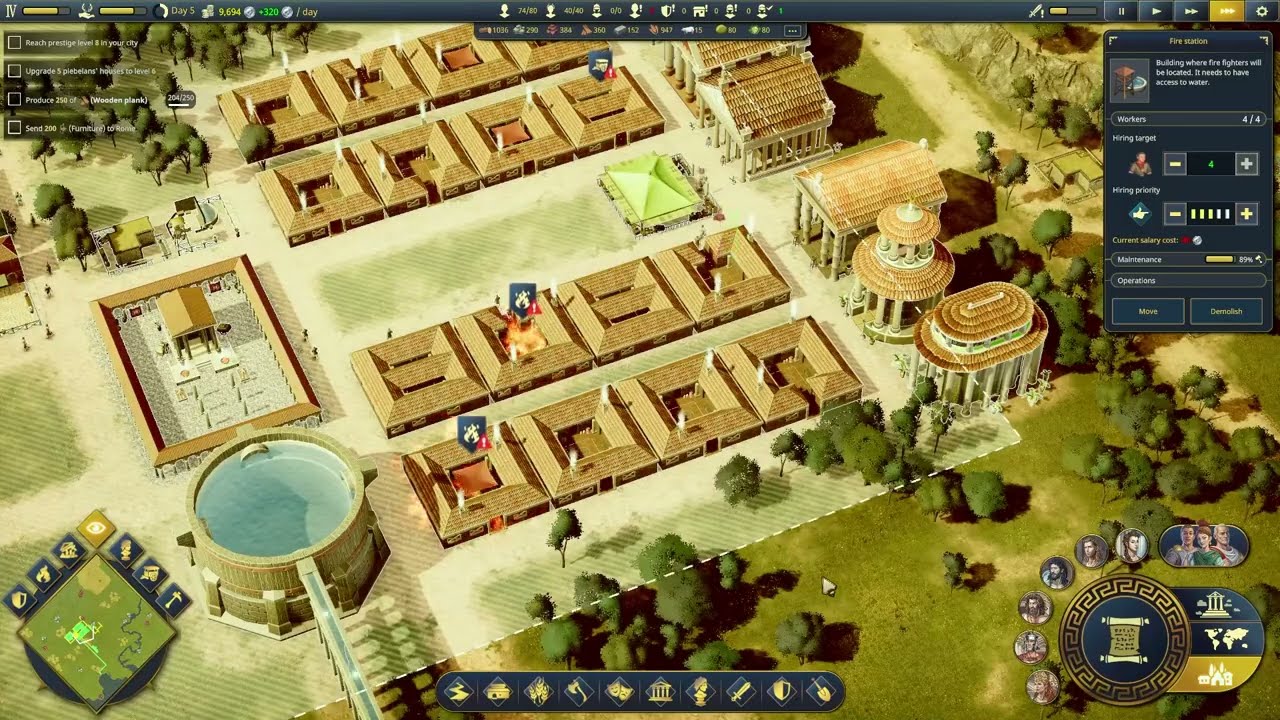Set game speed to normal play
Screen dimensions: 1280x720
(x=1157, y=11)
